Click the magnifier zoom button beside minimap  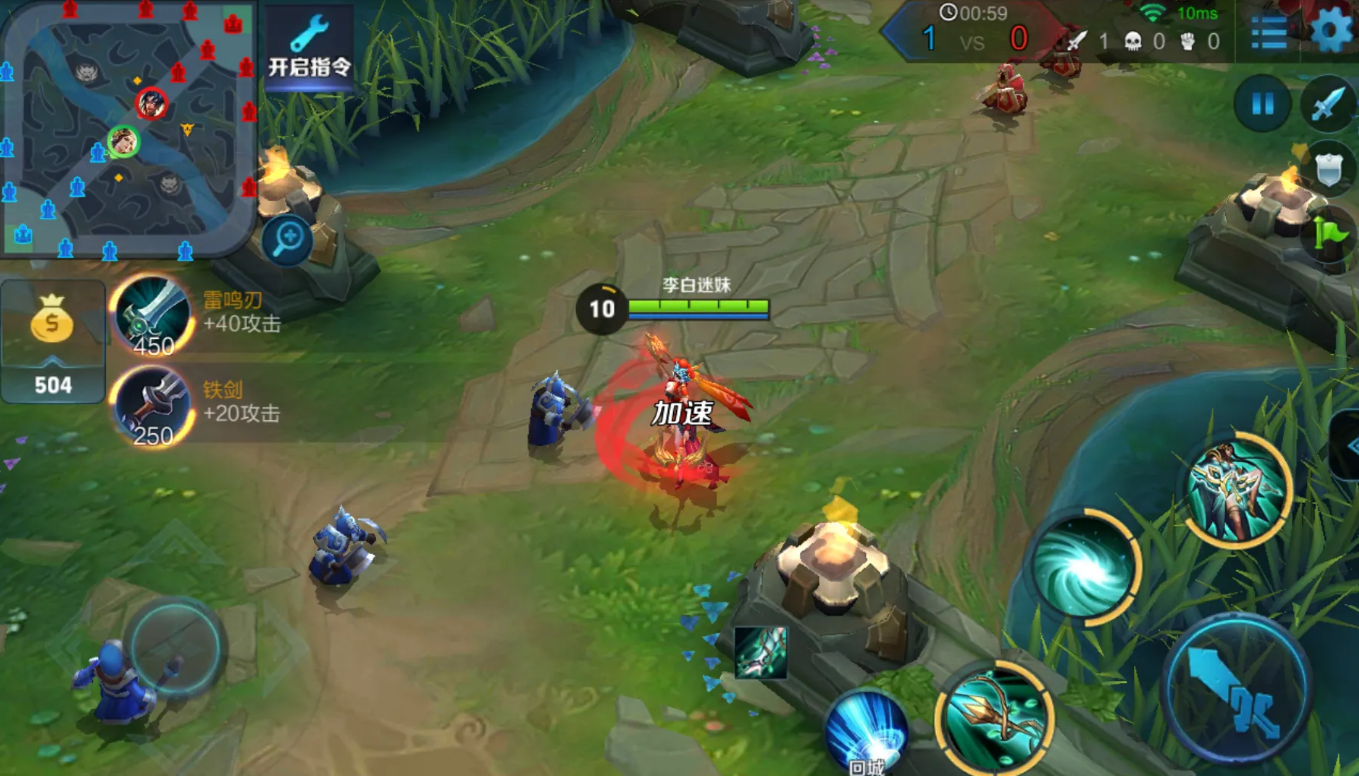tap(288, 240)
